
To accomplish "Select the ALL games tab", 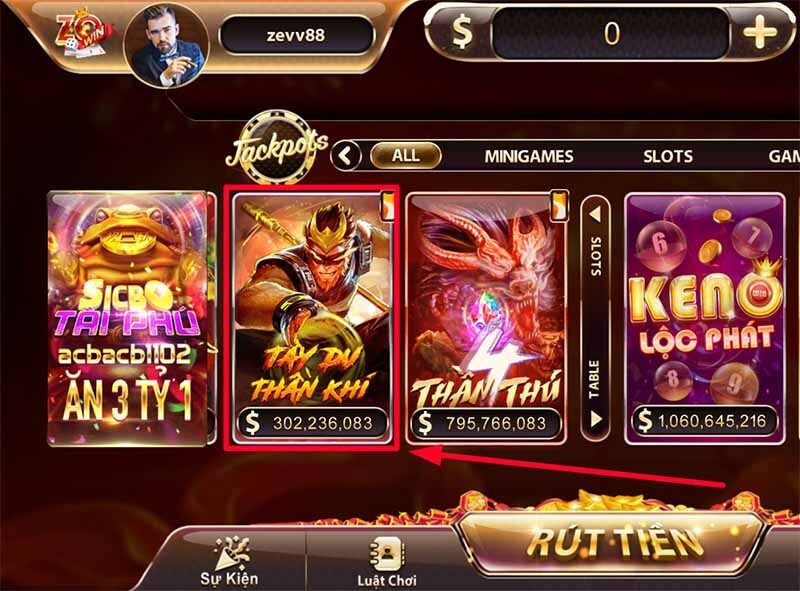I will tap(405, 156).
